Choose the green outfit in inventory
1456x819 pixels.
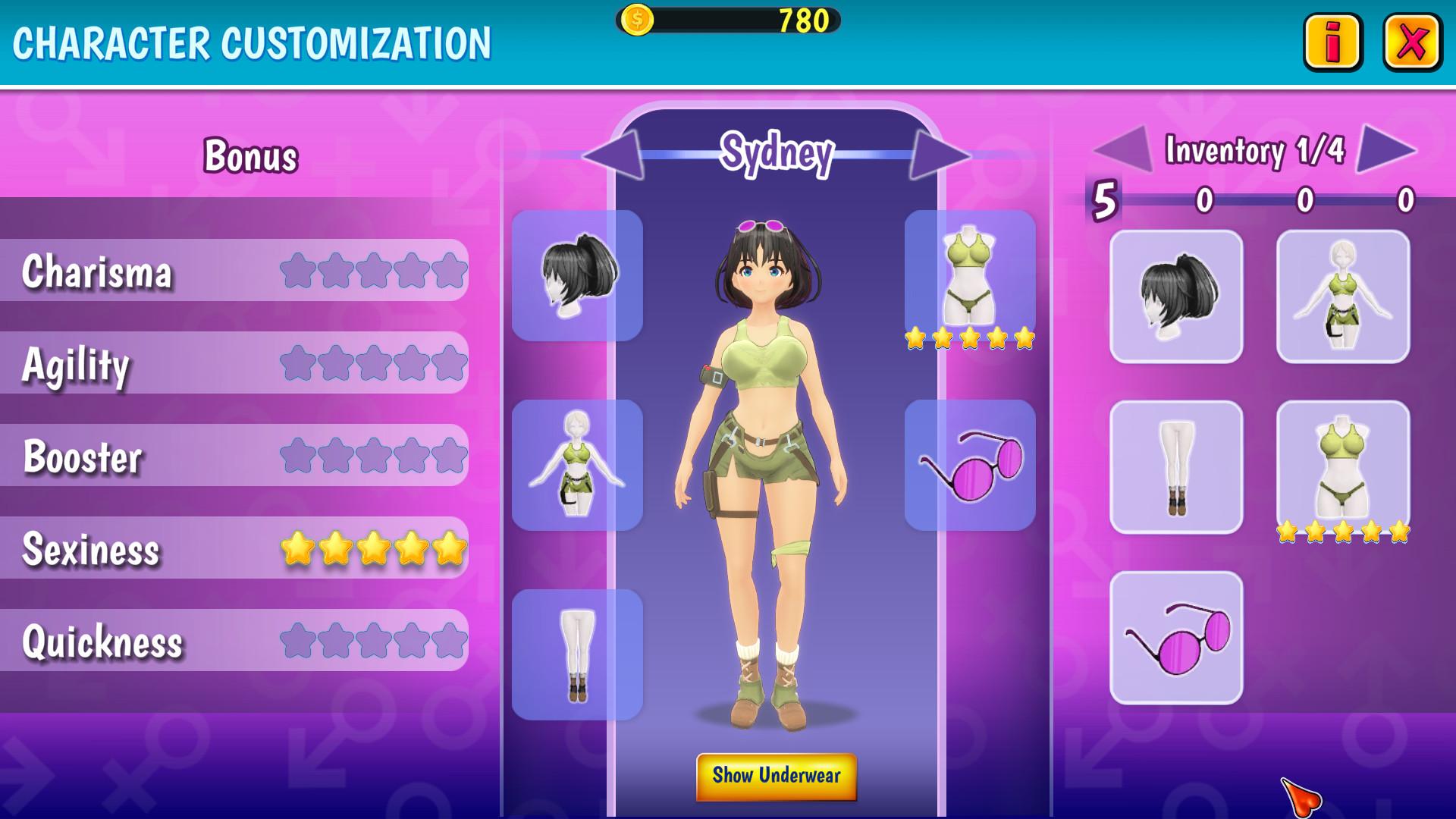pos(1343,297)
